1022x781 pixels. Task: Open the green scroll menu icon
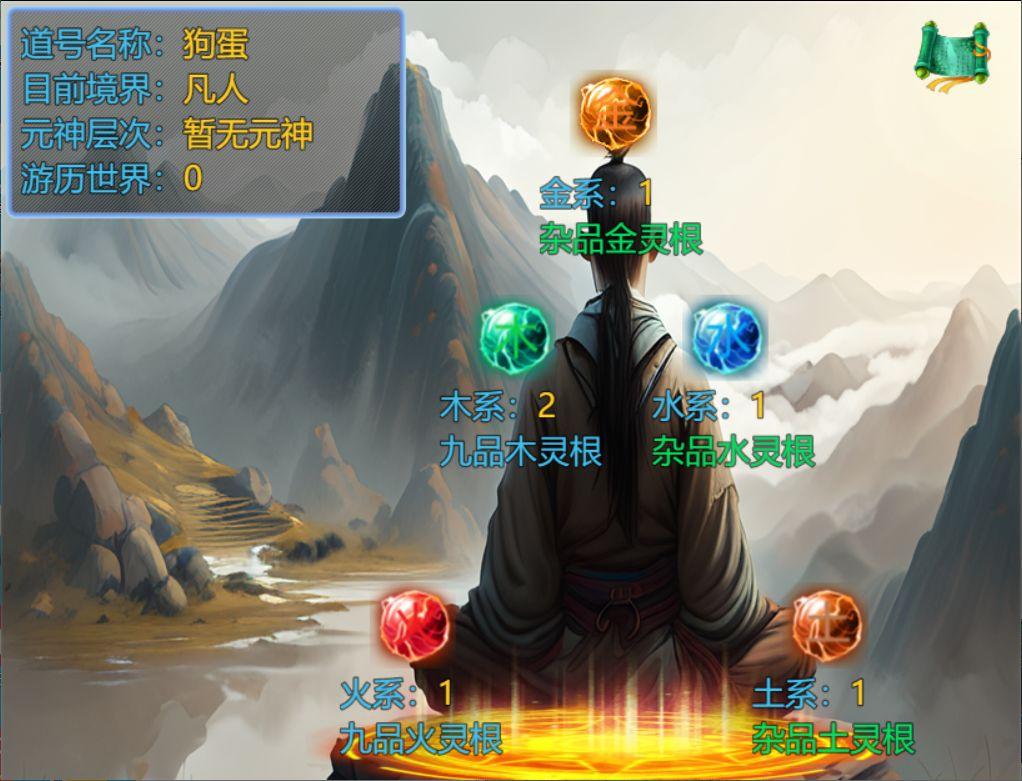(x=951, y=53)
